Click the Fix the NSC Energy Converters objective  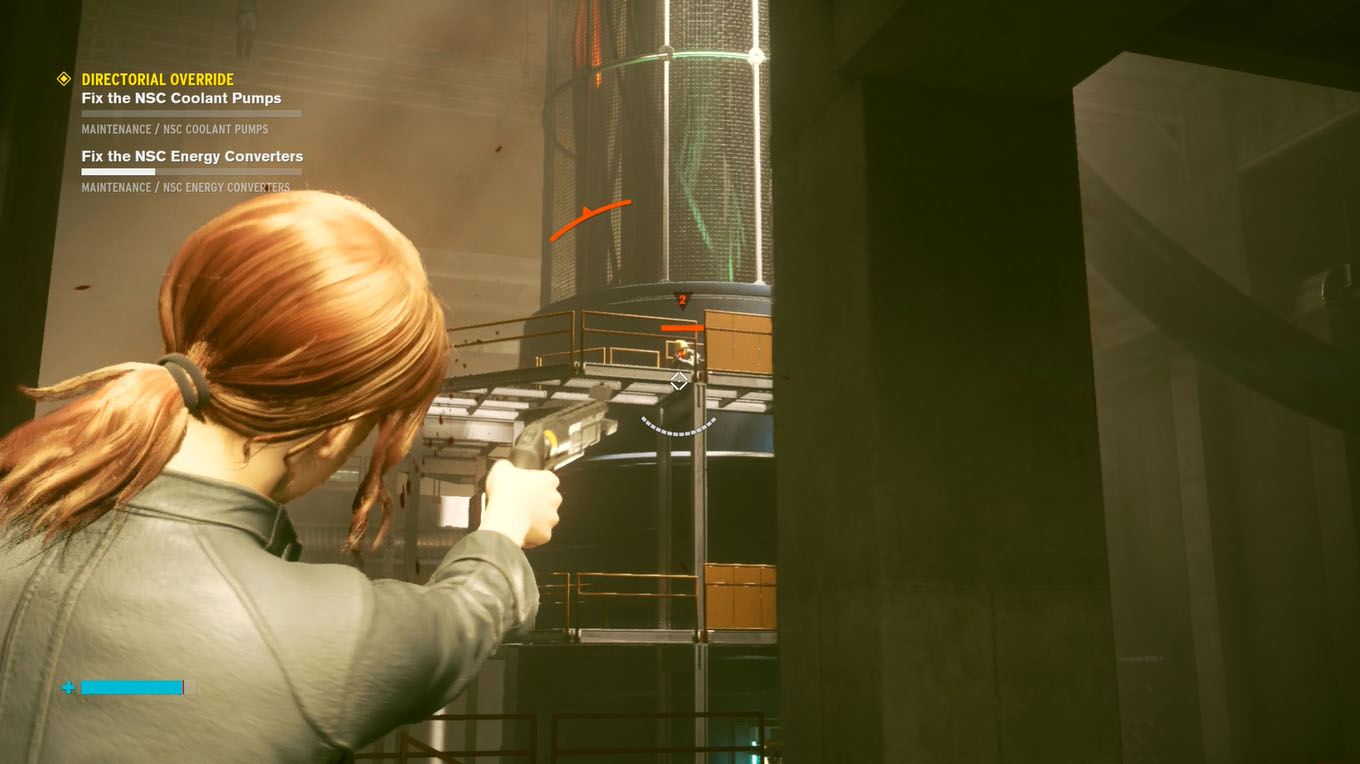tap(192, 156)
